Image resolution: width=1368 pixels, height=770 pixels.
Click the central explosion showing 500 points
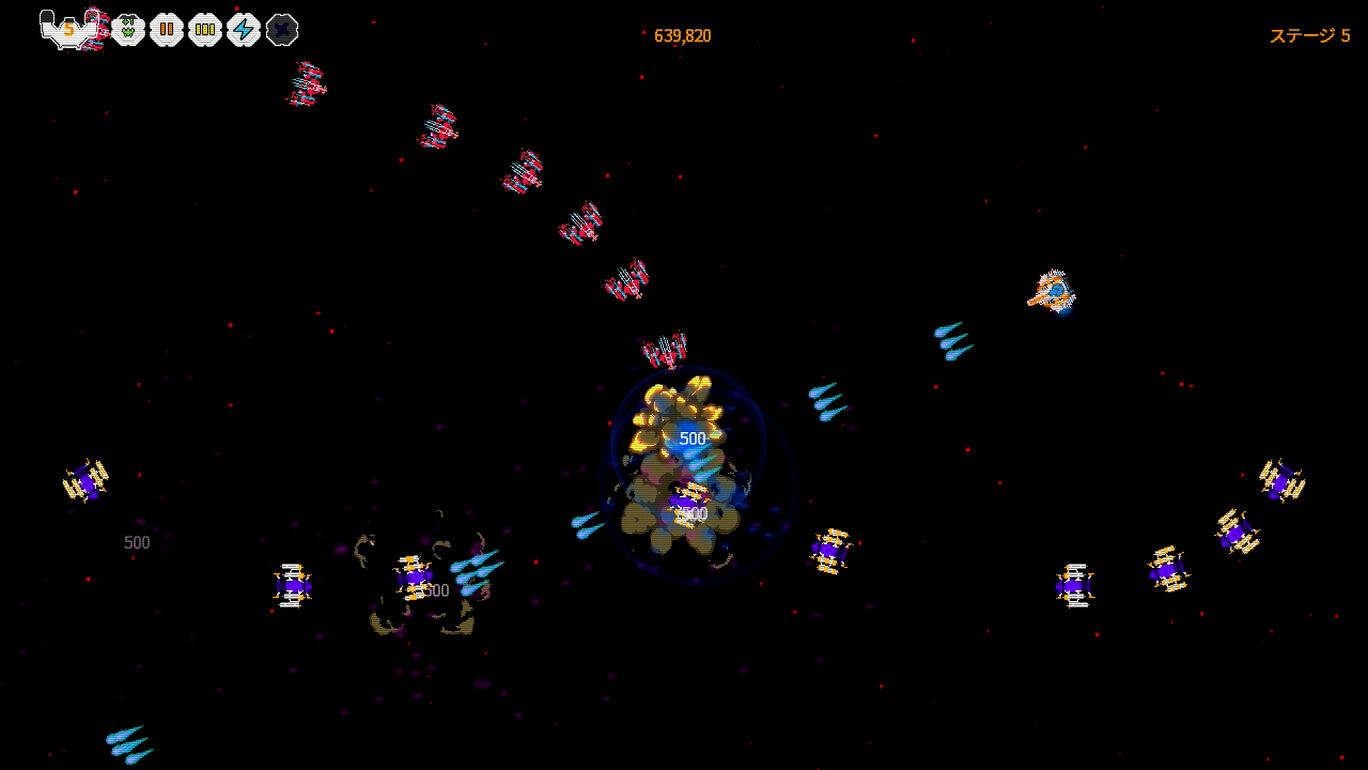pyautogui.click(x=690, y=438)
